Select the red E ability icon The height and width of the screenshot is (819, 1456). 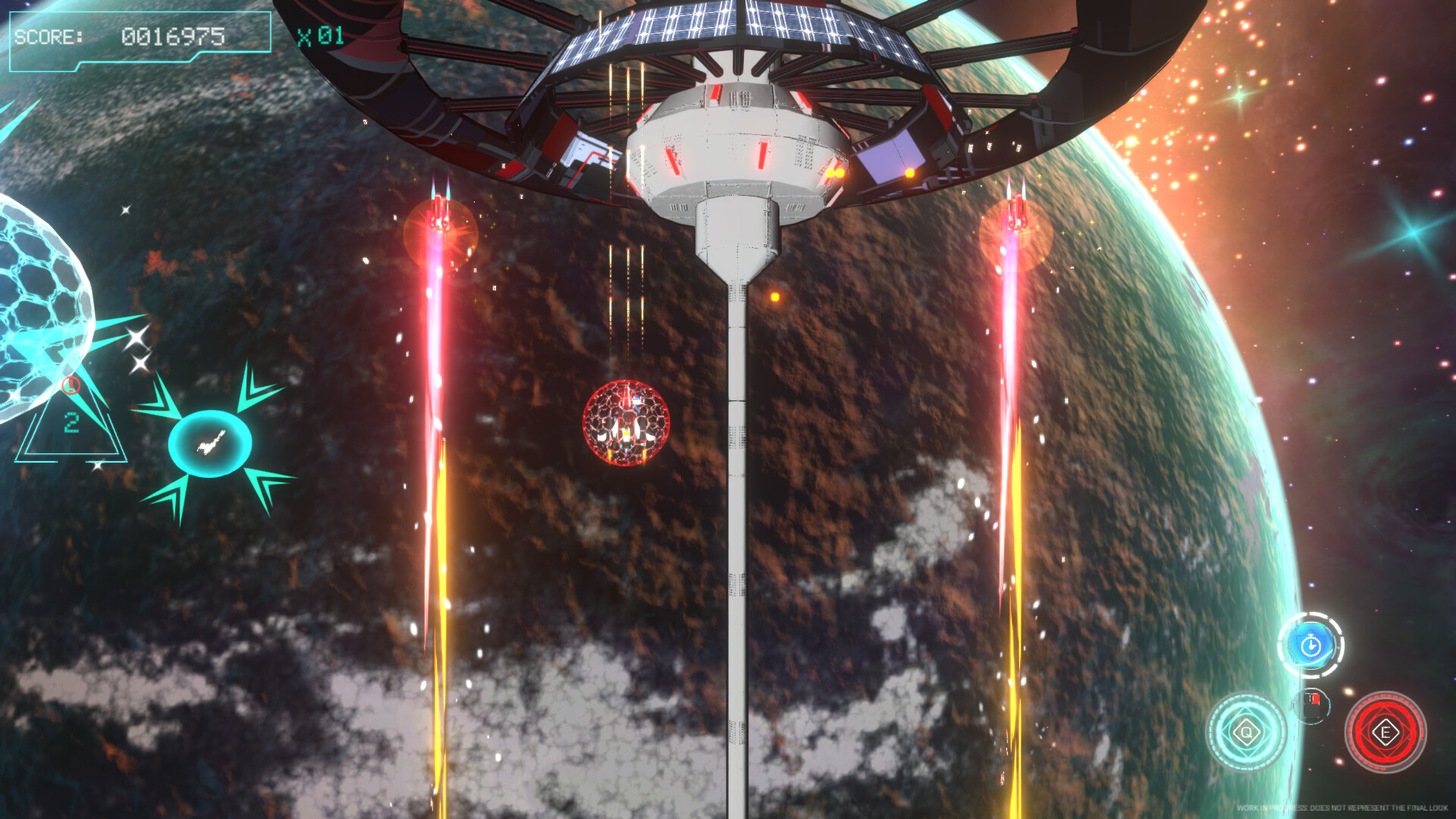click(1386, 732)
